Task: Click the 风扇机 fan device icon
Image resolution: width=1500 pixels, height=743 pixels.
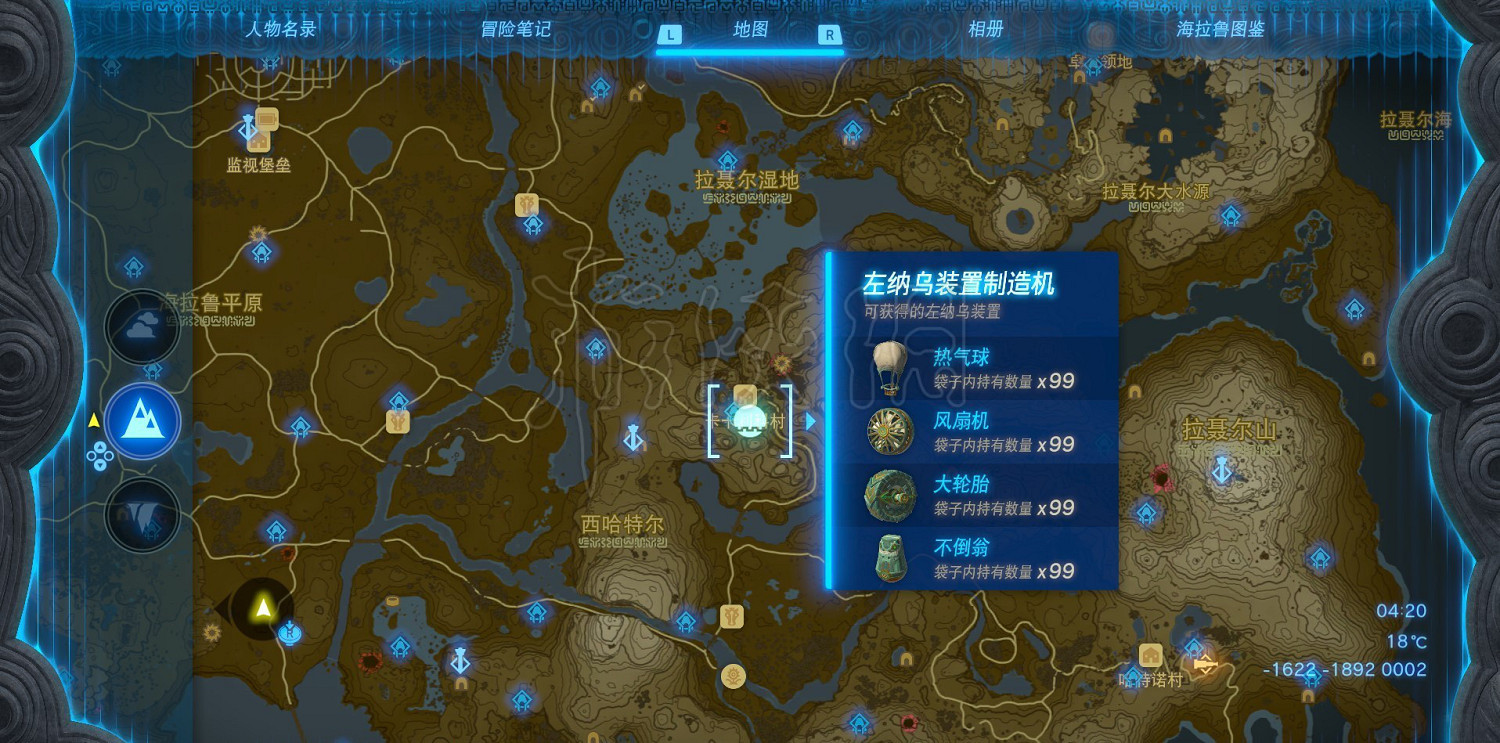Action: [x=889, y=430]
